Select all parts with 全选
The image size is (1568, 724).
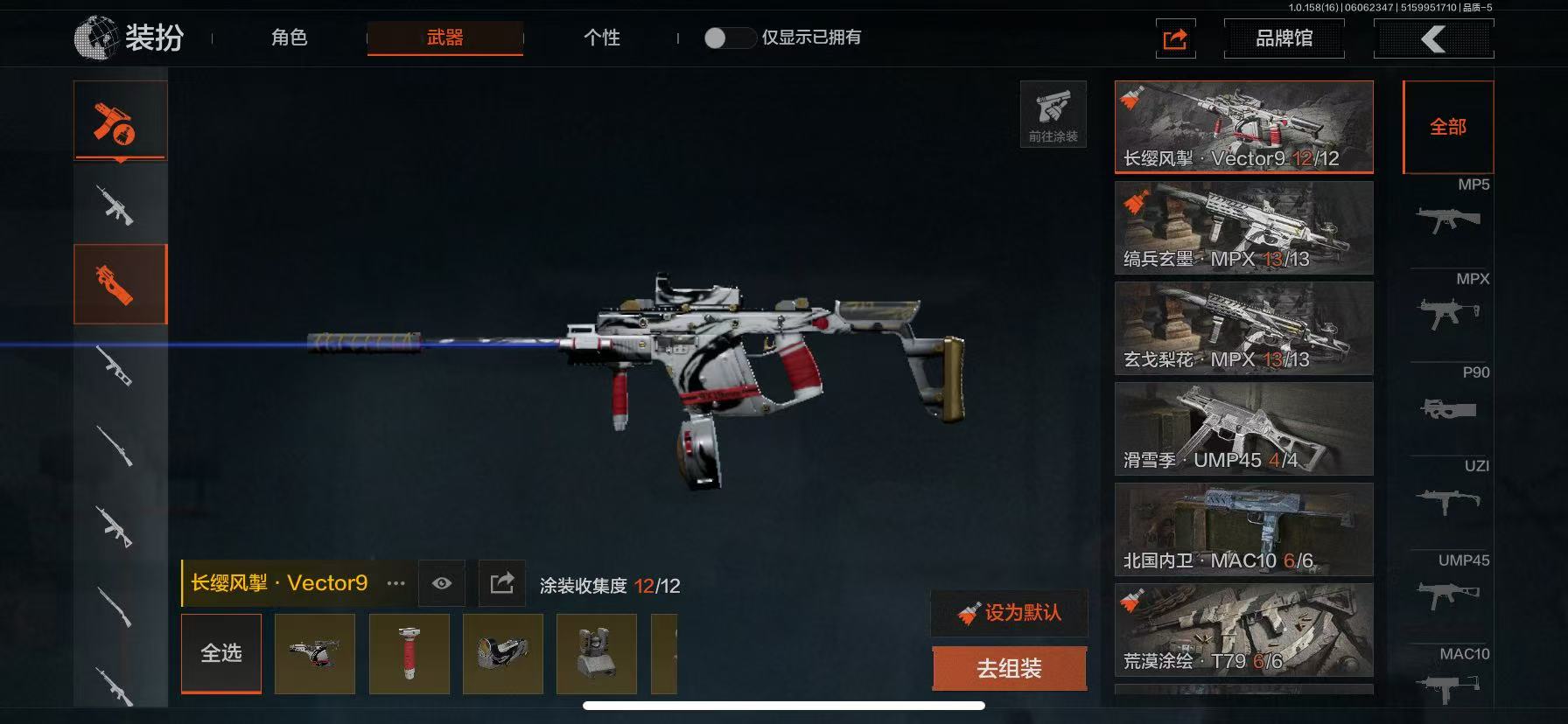(x=221, y=653)
